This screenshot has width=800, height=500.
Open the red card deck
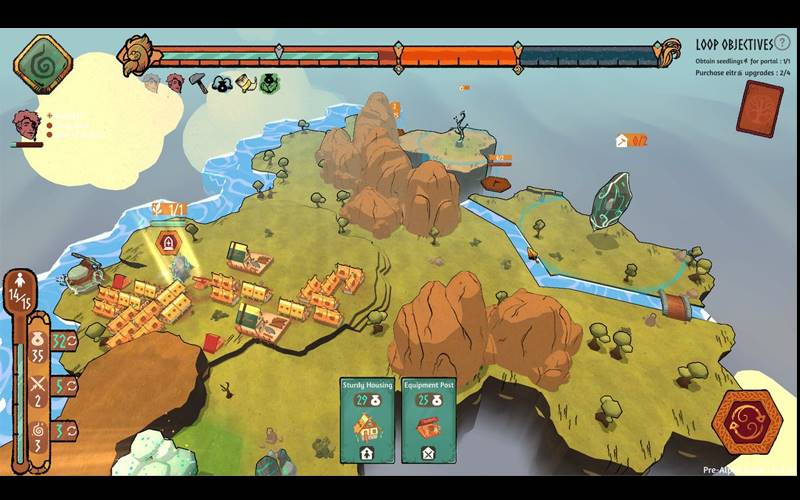(x=759, y=108)
